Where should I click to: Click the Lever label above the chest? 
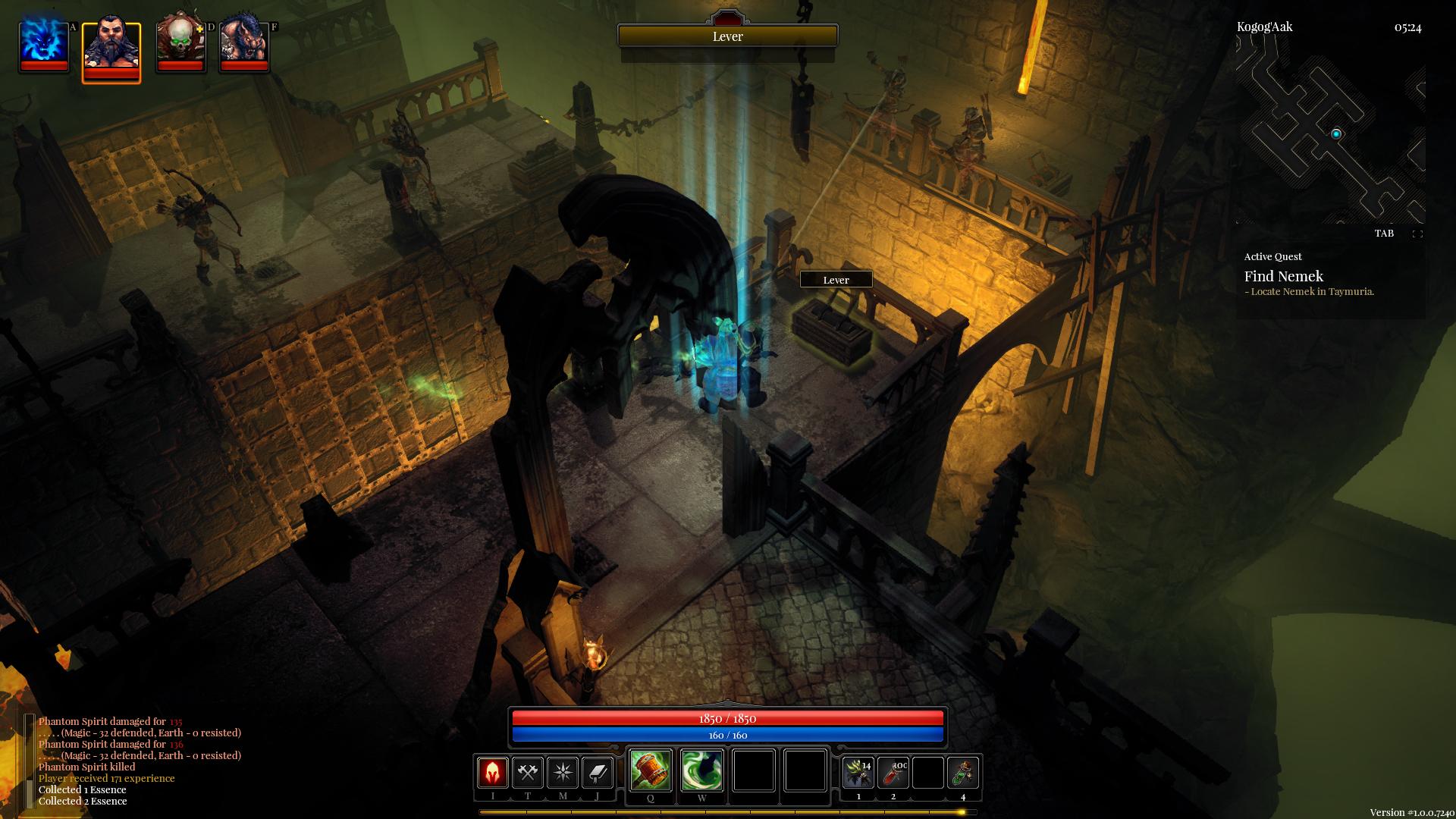click(836, 280)
